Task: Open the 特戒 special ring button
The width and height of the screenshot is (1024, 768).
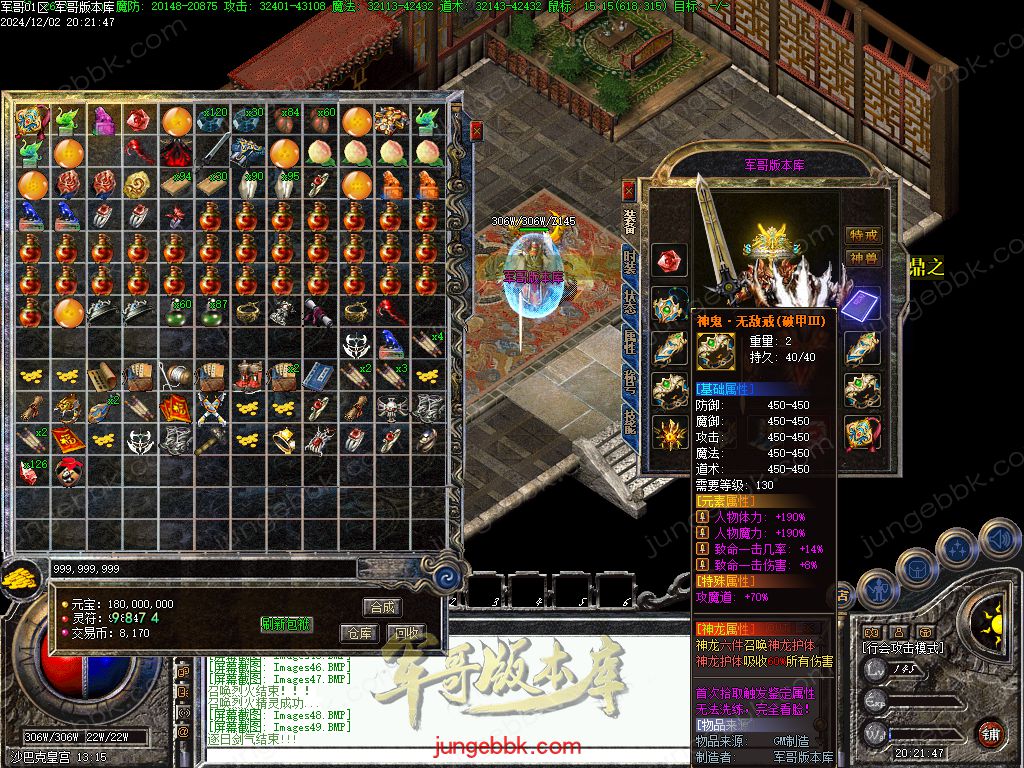Action: tap(863, 235)
